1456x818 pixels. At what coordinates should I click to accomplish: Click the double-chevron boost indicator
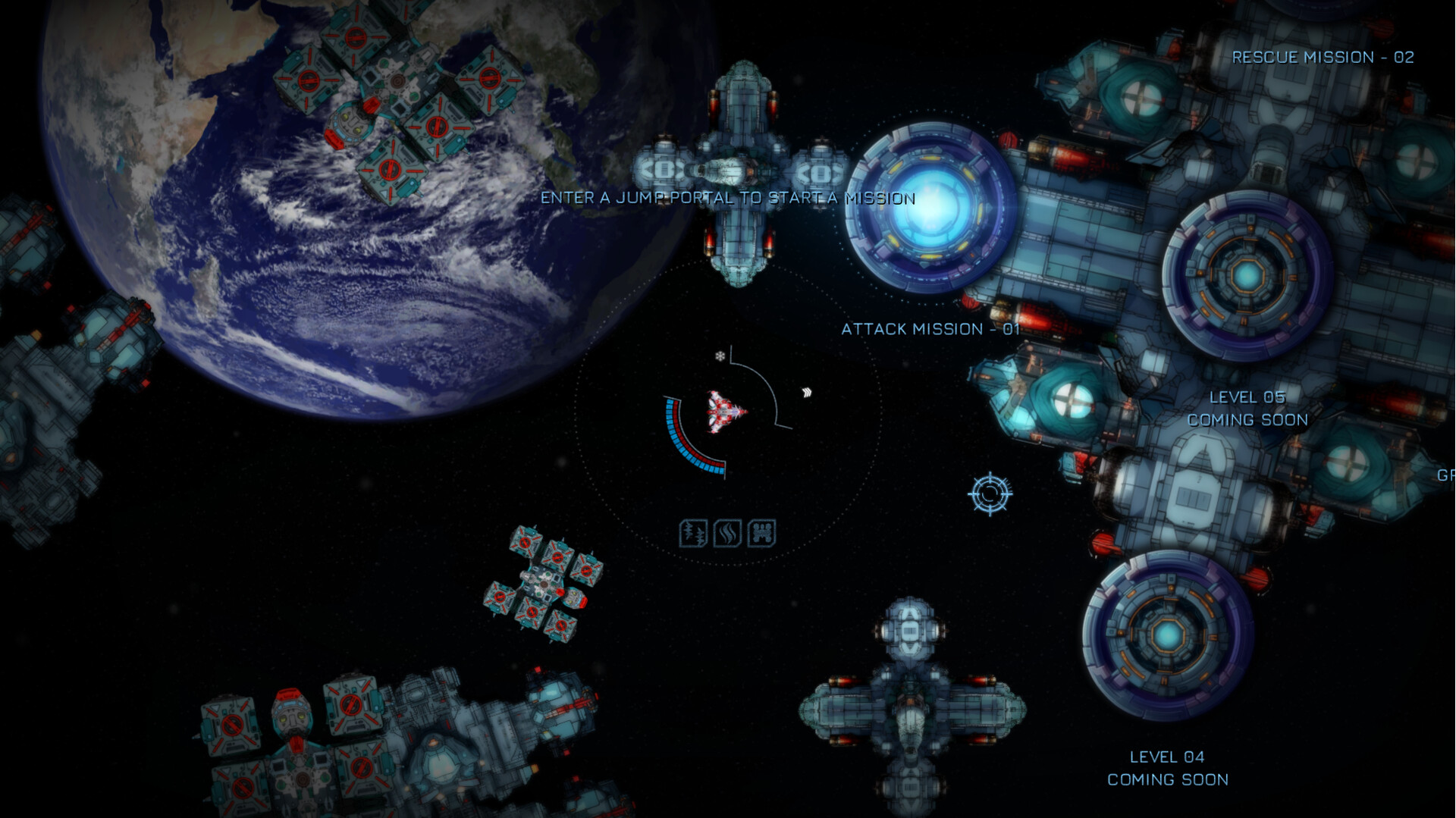[x=806, y=391]
